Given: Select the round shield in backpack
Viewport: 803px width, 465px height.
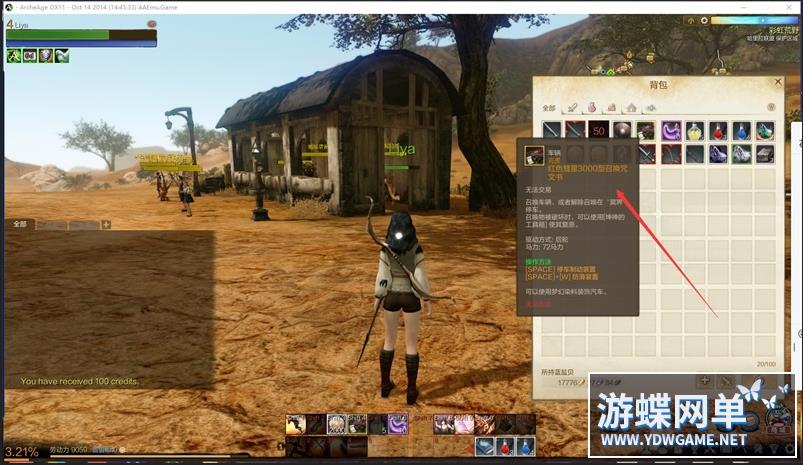Looking at the screenshot, I should 622,130.
